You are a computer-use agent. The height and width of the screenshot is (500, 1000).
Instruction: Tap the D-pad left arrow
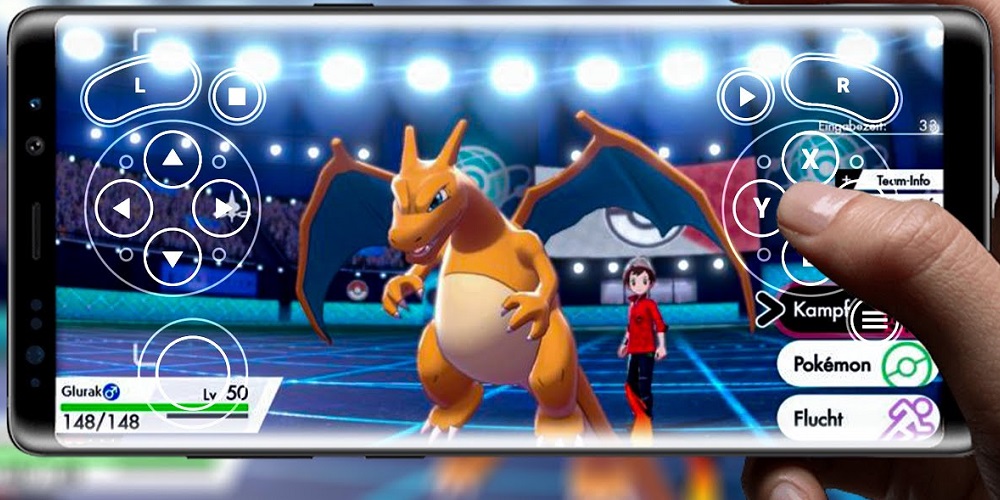[x=122, y=209]
